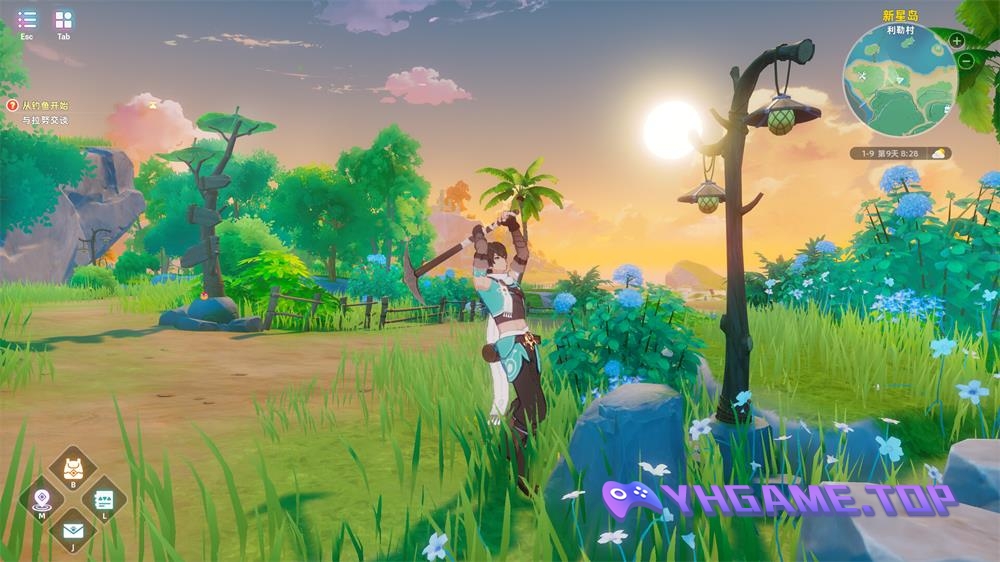Image resolution: width=1000 pixels, height=562 pixels.
Task: Open the backpack inventory
Action: click(73, 468)
